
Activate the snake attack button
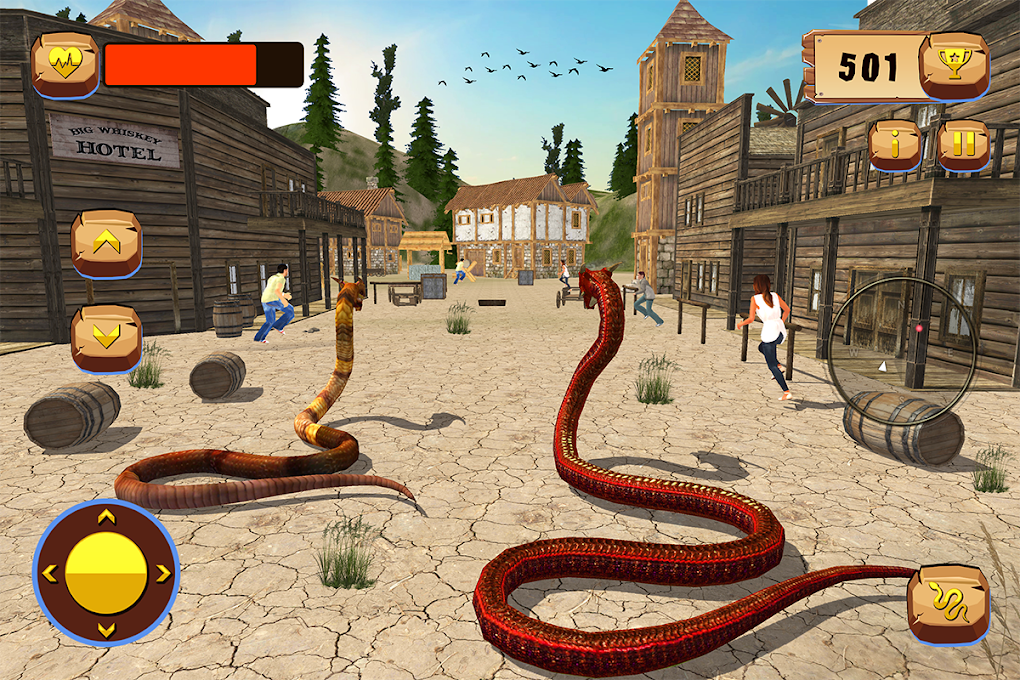[947, 603]
